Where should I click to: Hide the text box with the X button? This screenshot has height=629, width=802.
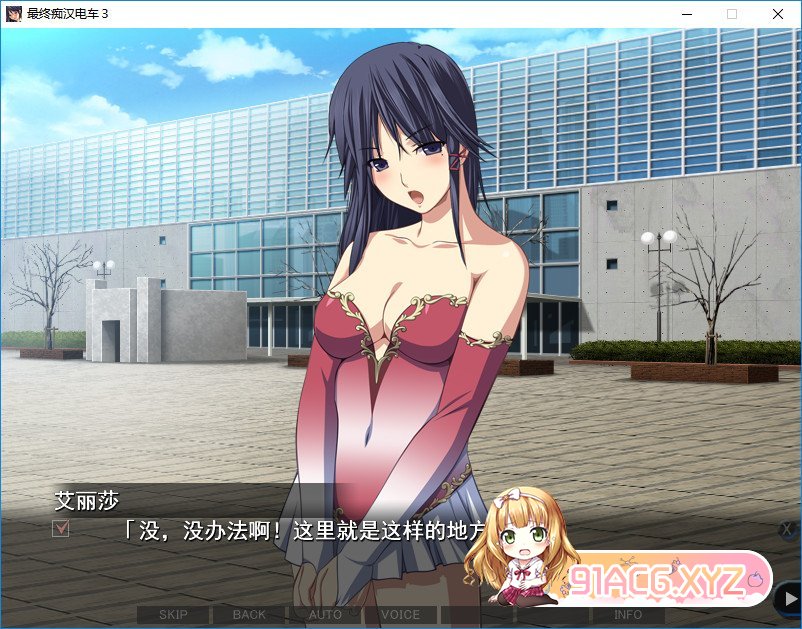(788, 529)
